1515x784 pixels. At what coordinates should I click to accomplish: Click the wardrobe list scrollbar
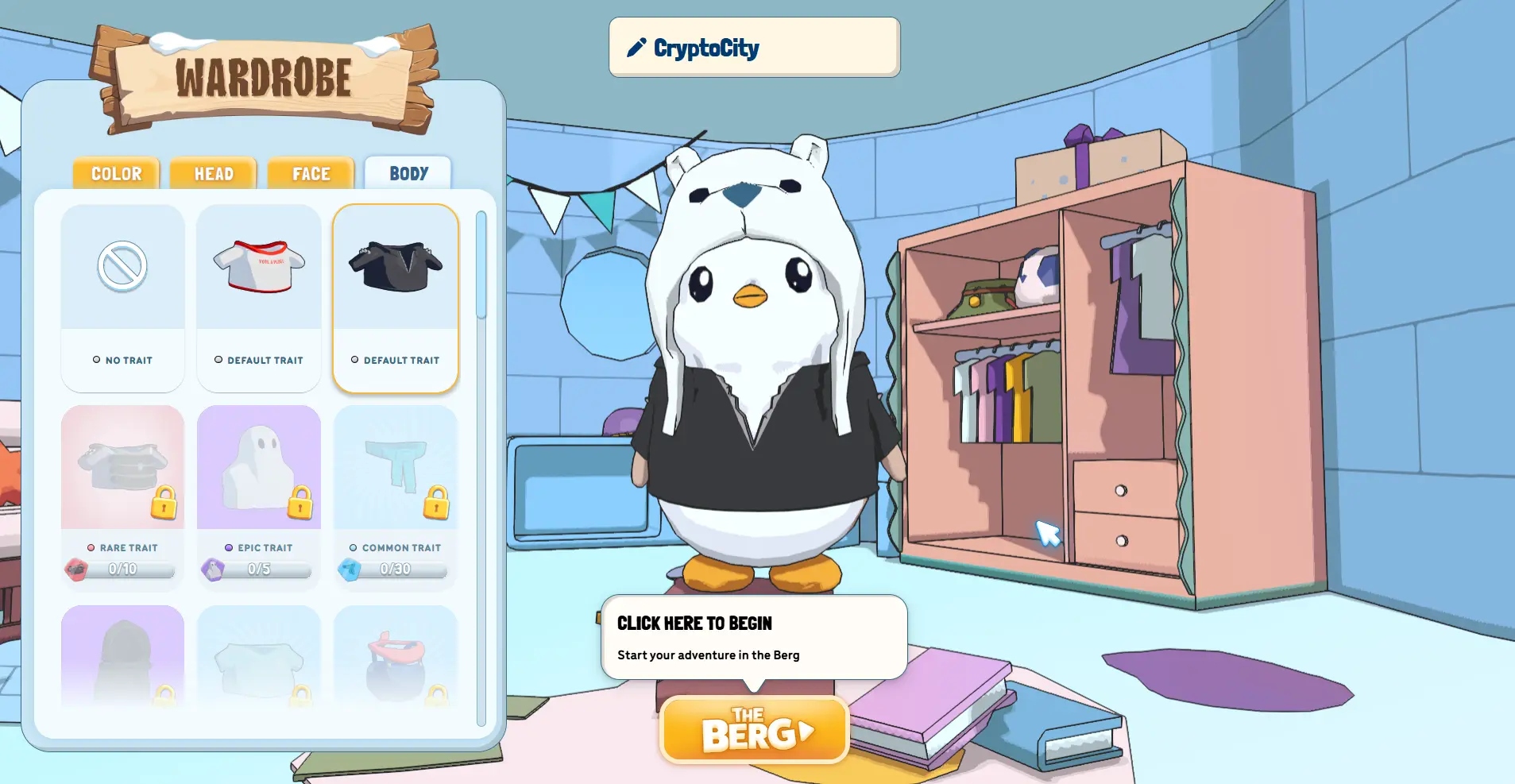click(x=481, y=265)
